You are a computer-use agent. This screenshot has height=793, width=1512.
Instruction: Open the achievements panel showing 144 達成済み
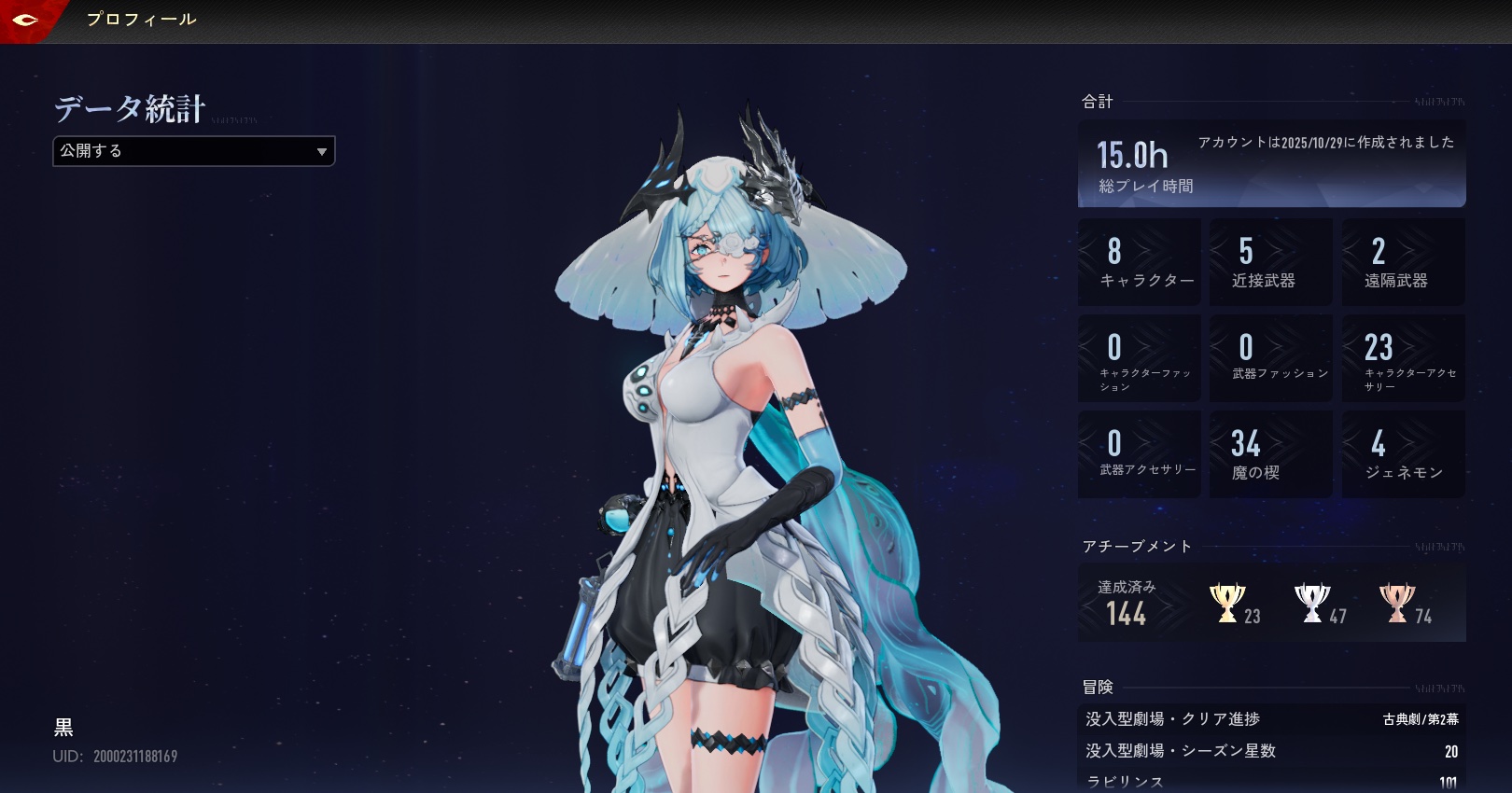(x=1127, y=603)
